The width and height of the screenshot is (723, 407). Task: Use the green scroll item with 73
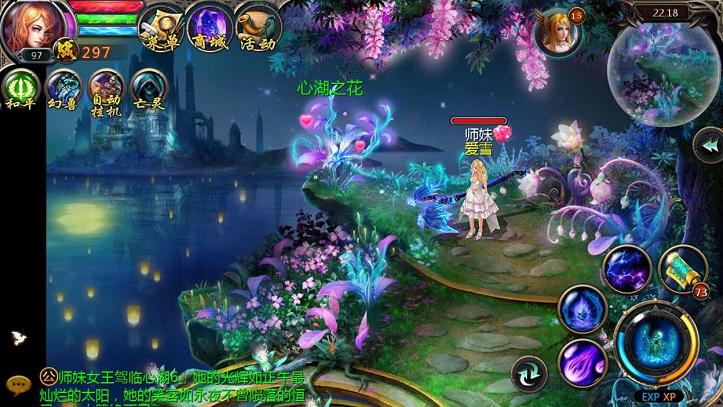coord(683,270)
